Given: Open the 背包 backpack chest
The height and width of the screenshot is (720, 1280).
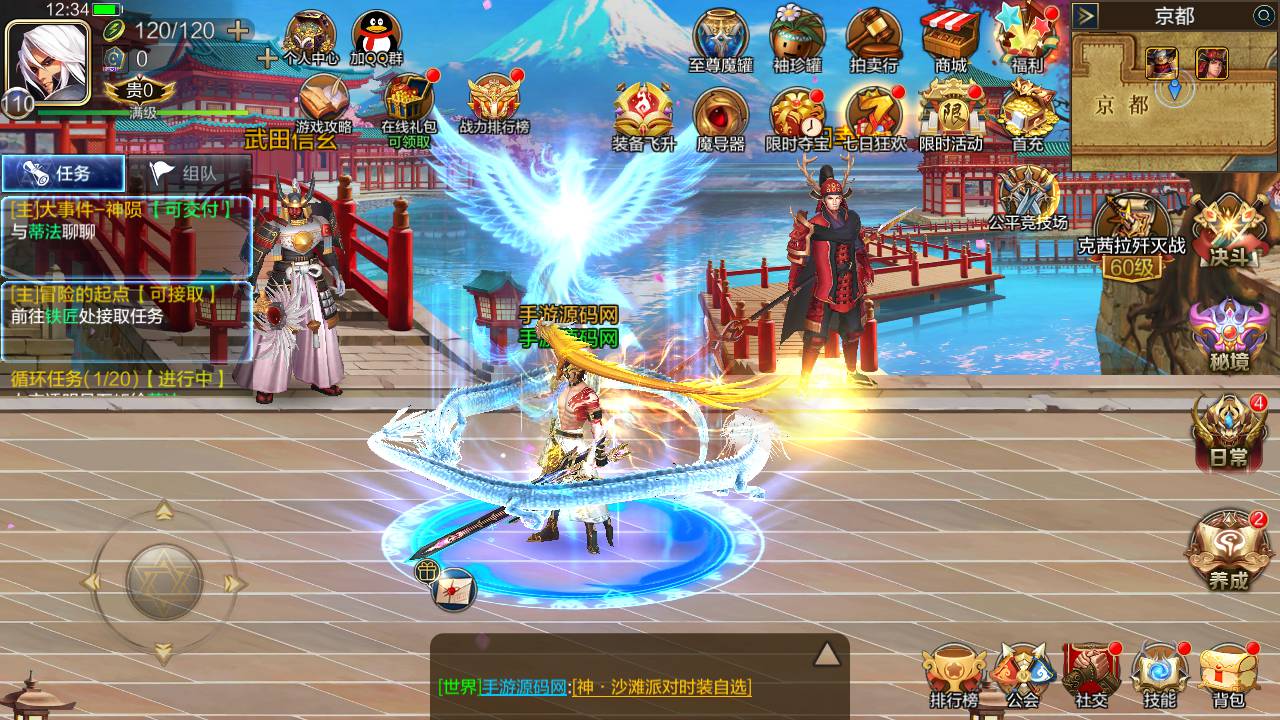Looking at the screenshot, I should coord(1228,673).
